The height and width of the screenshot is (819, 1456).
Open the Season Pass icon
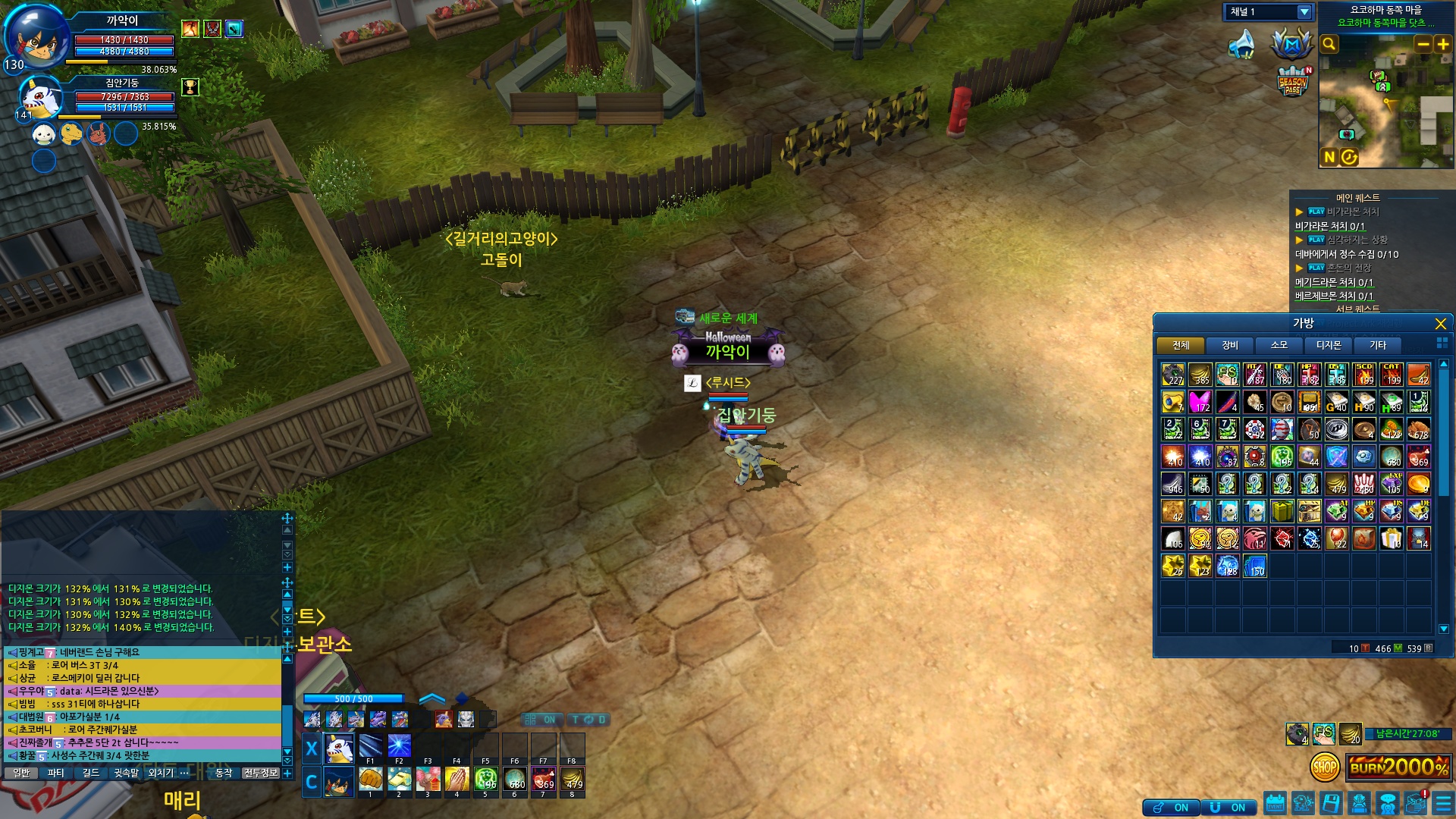tap(1293, 82)
